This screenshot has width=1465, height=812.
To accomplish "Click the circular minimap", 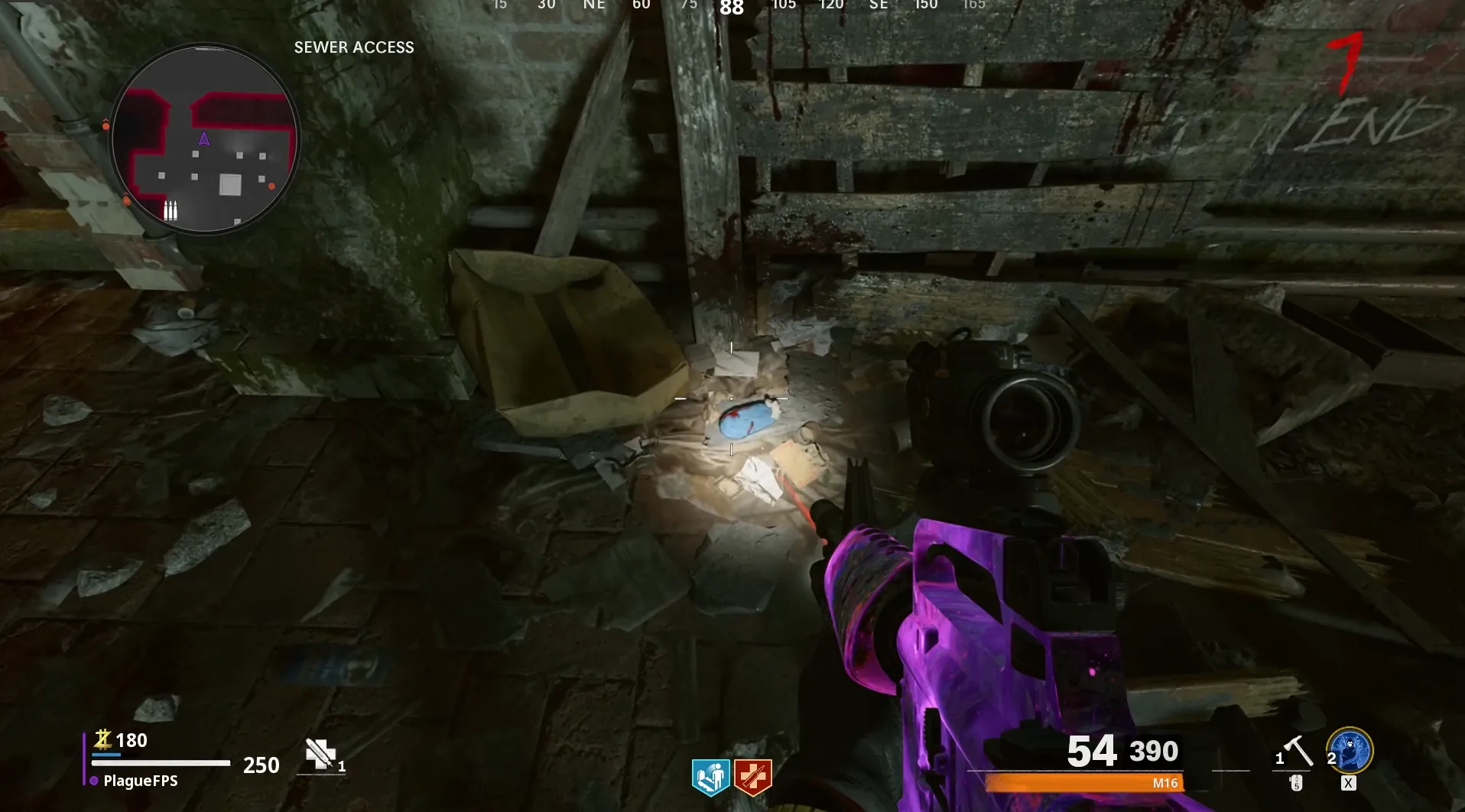I will pyautogui.click(x=205, y=138).
